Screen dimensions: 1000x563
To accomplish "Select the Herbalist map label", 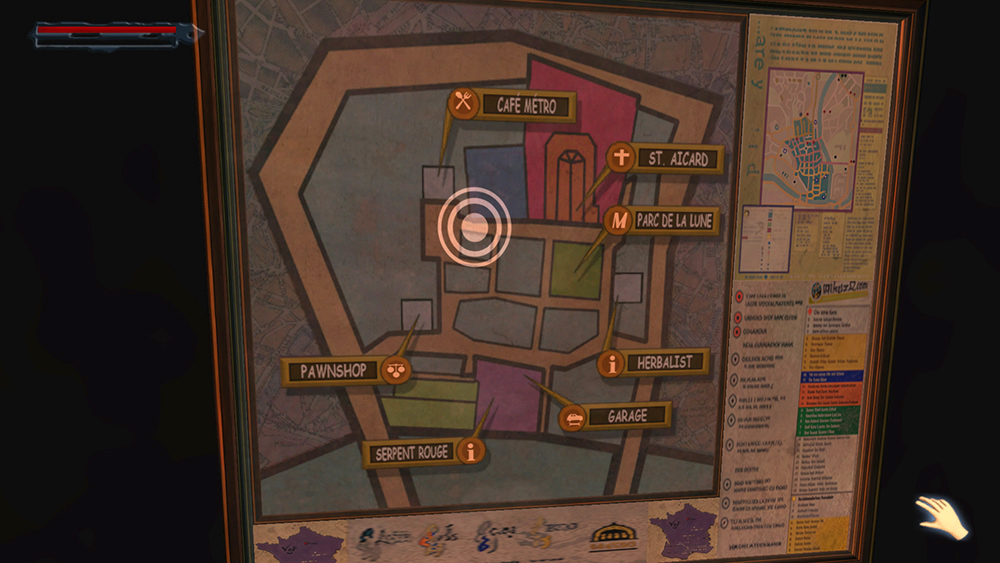I will [x=655, y=362].
